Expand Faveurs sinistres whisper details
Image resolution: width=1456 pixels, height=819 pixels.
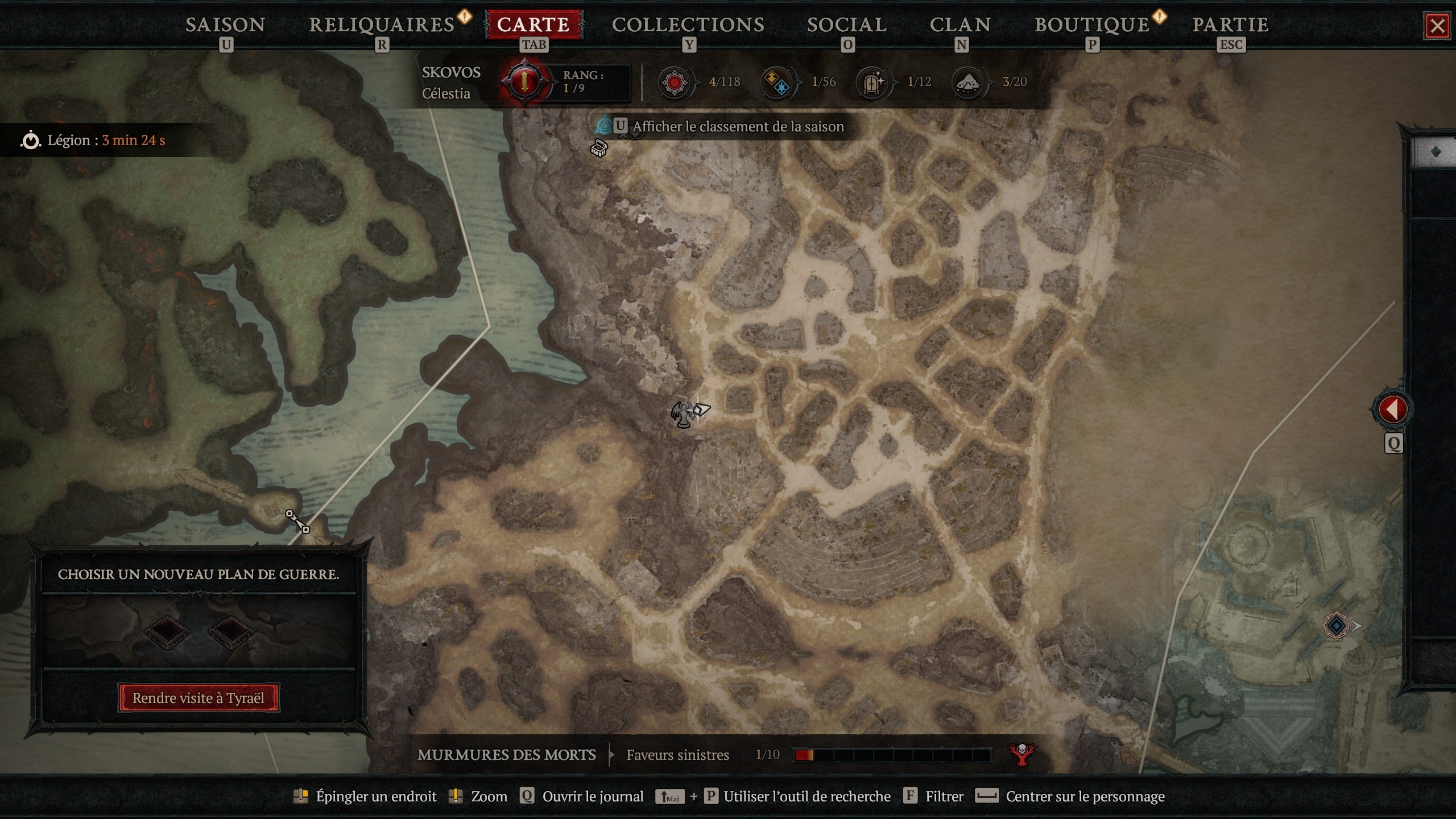[677, 755]
